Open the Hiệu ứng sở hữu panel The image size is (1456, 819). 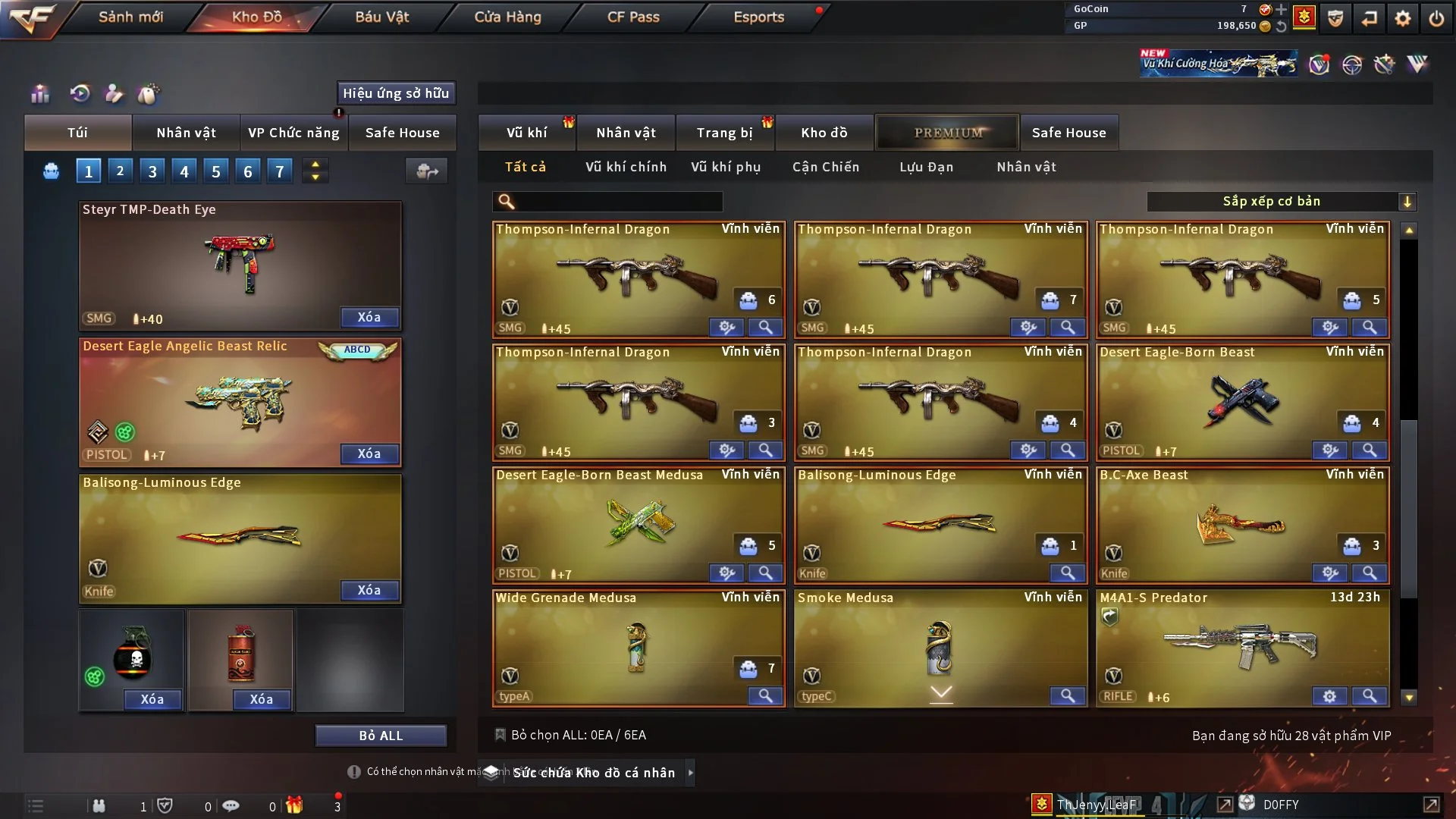[x=396, y=93]
